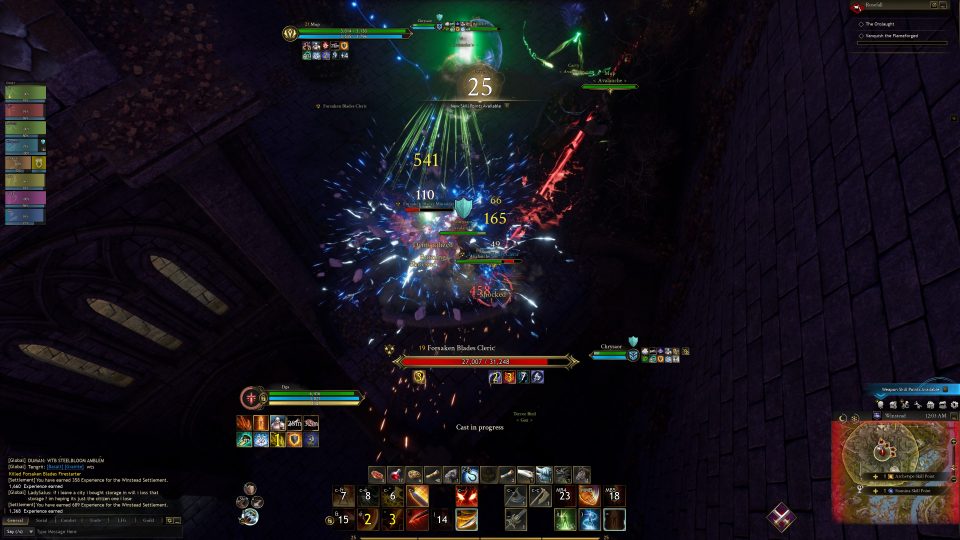Screen dimensions: 960x540
Task: Use the raw meat consumable slot
Action: tap(377, 475)
